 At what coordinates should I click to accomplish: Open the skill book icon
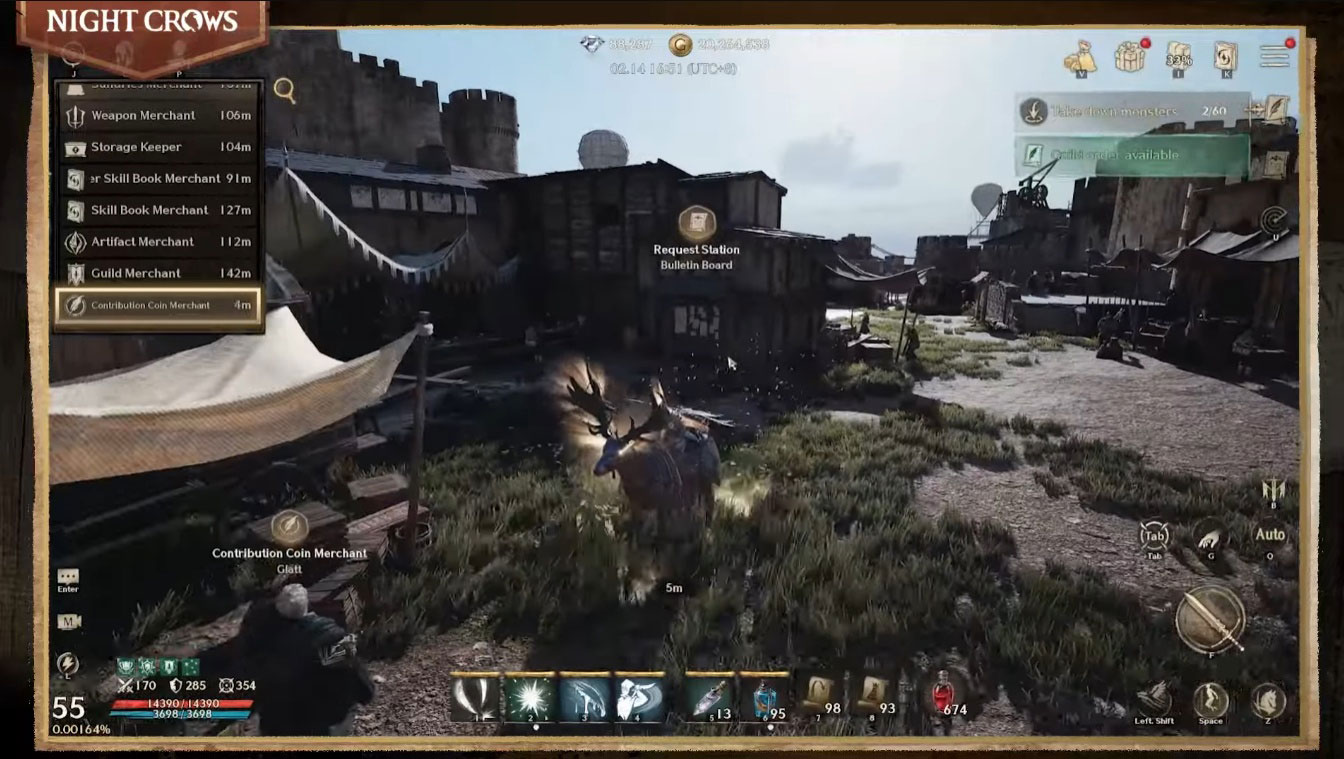coord(1226,57)
